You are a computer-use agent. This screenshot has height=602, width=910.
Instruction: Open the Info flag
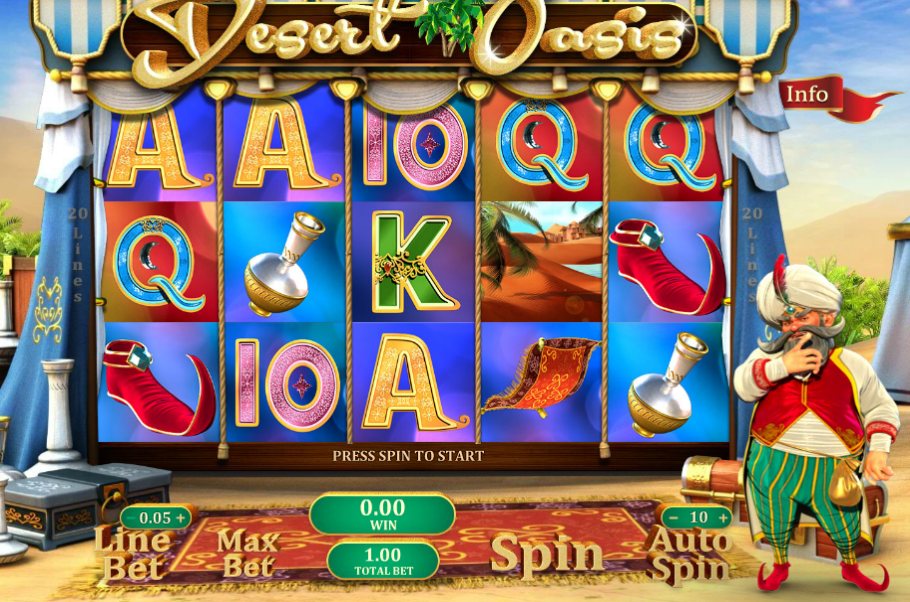pos(807,94)
